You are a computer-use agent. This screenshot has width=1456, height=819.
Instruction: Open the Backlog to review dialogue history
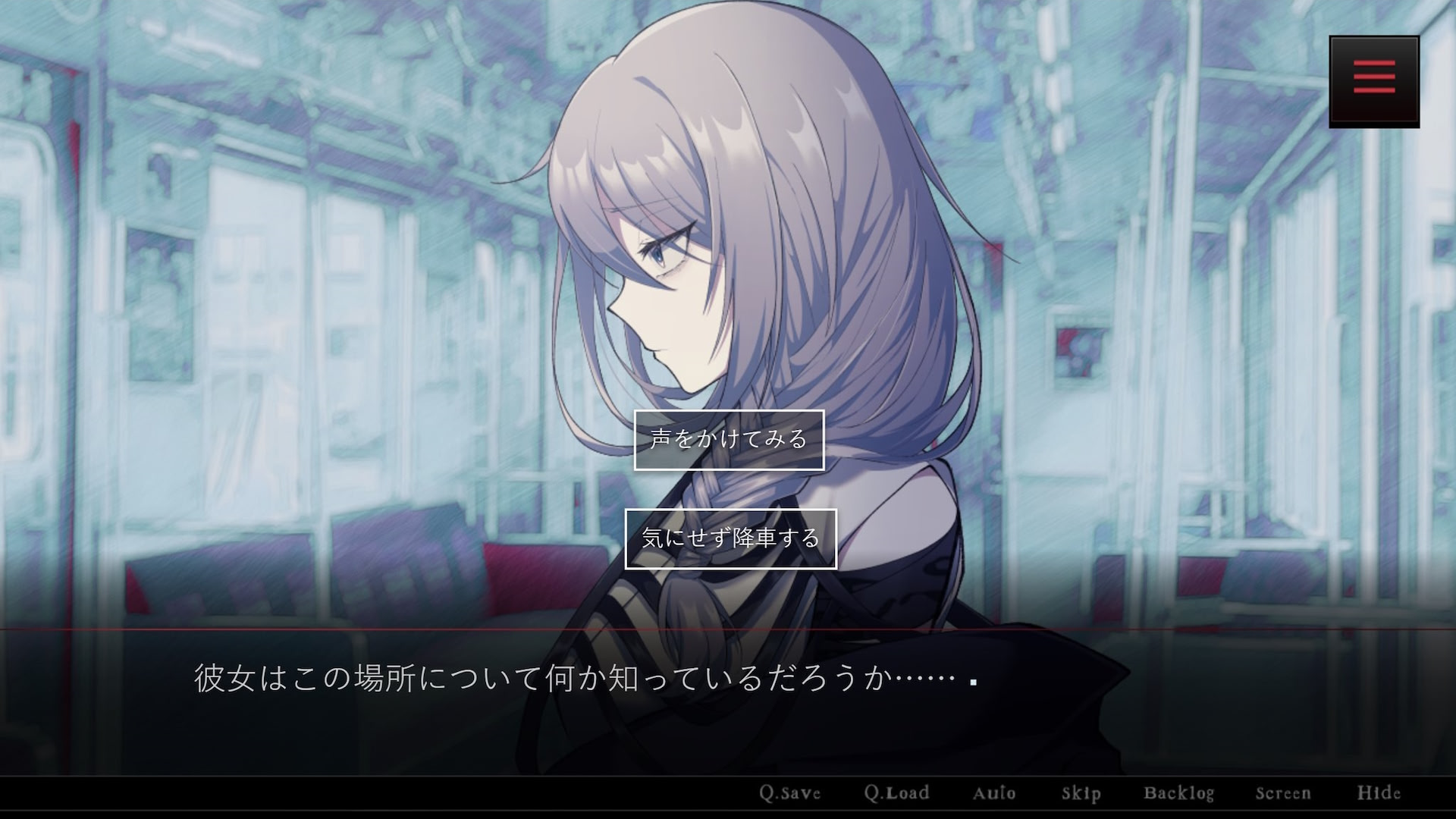(1180, 793)
